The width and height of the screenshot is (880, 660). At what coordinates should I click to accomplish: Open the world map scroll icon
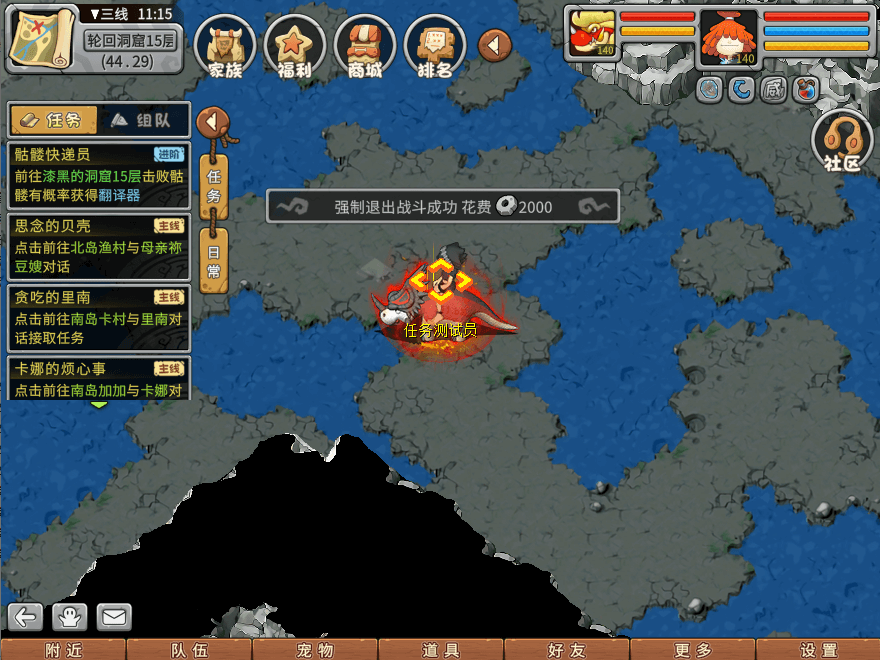(x=40, y=38)
